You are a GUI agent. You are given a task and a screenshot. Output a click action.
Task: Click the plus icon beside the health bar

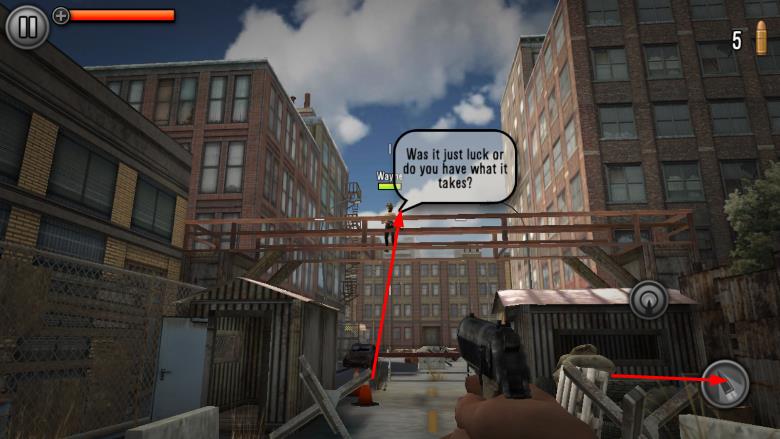point(61,15)
